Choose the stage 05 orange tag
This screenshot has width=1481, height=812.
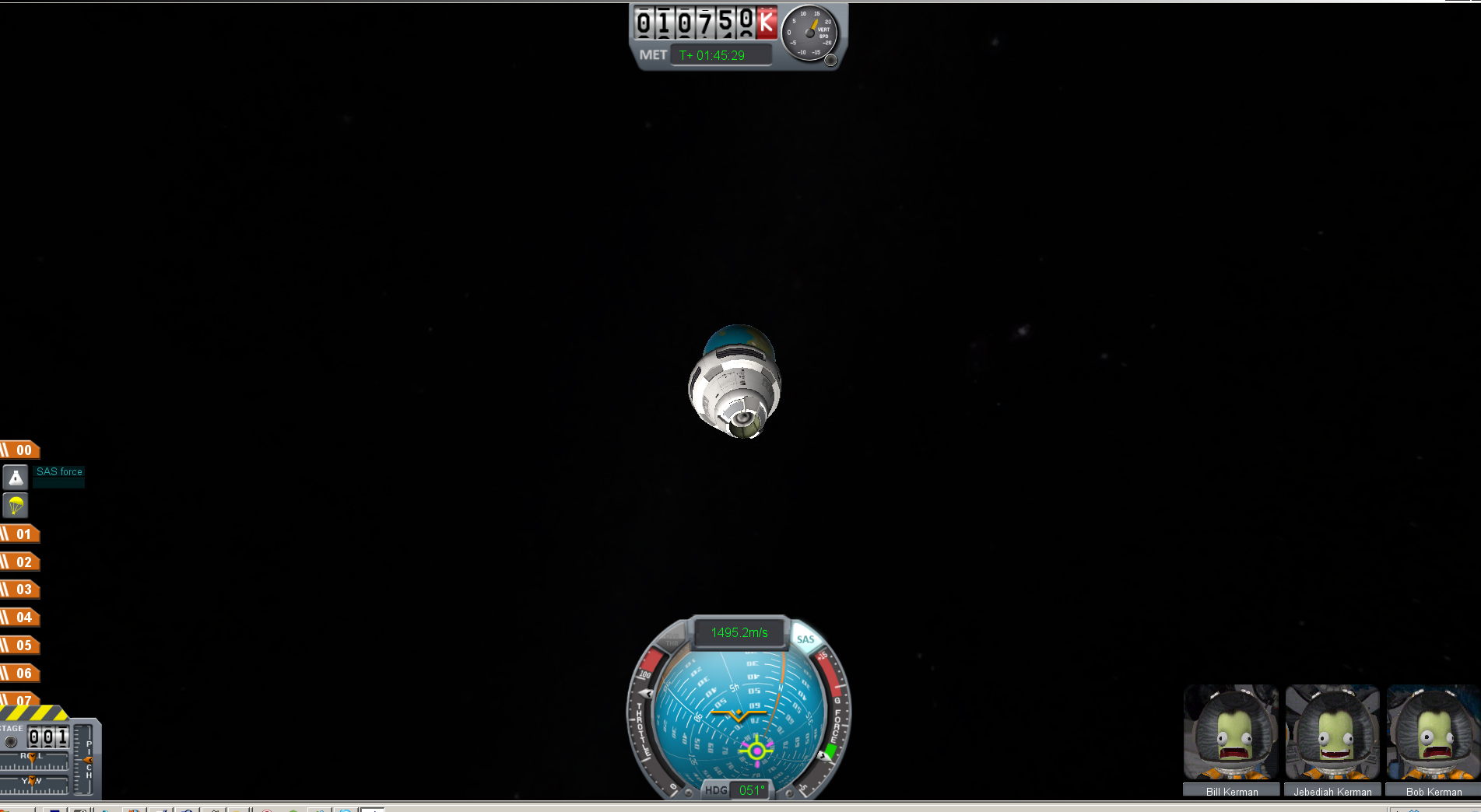[x=21, y=646]
